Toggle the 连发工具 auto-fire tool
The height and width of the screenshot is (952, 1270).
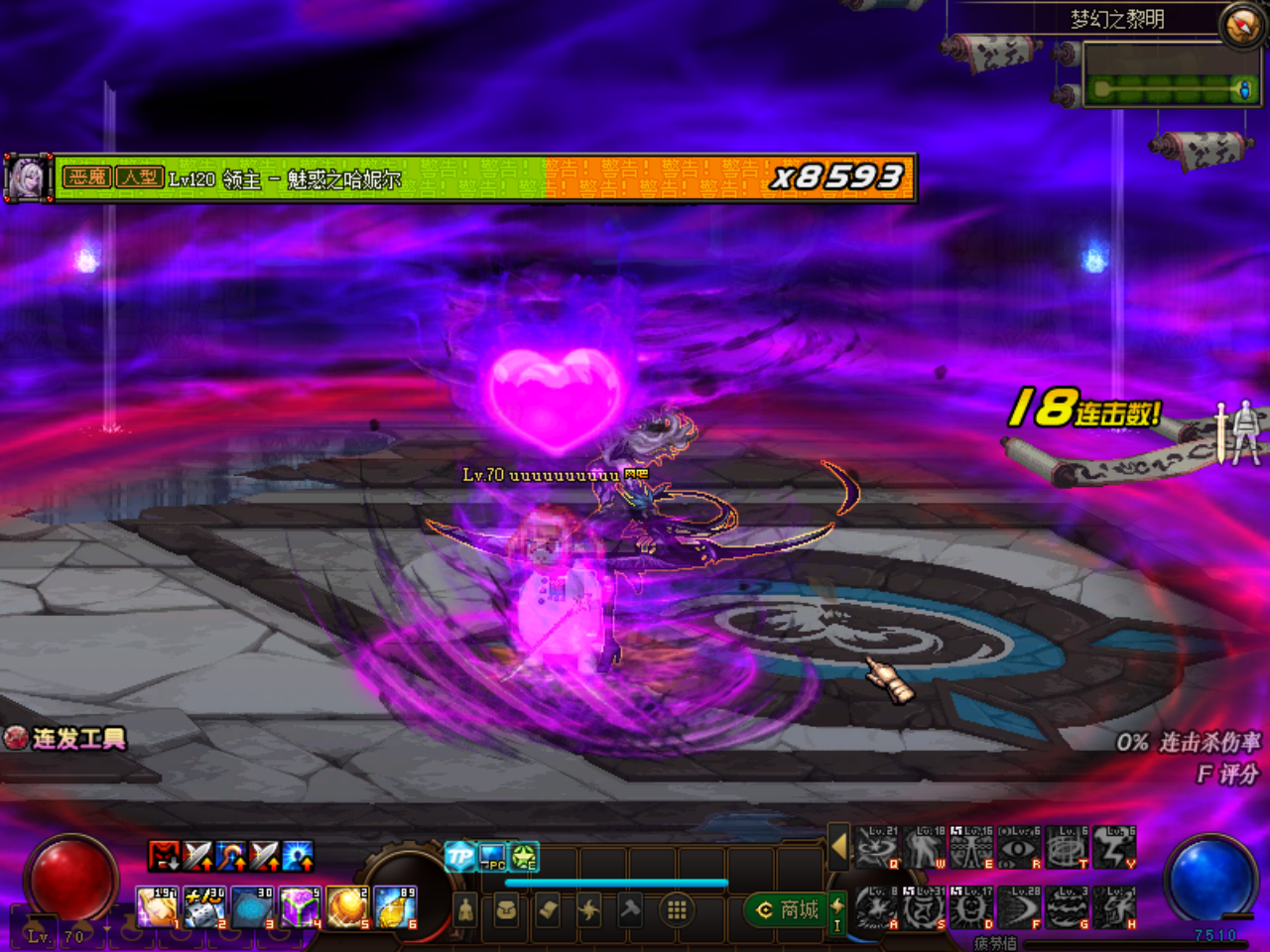click(x=64, y=739)
